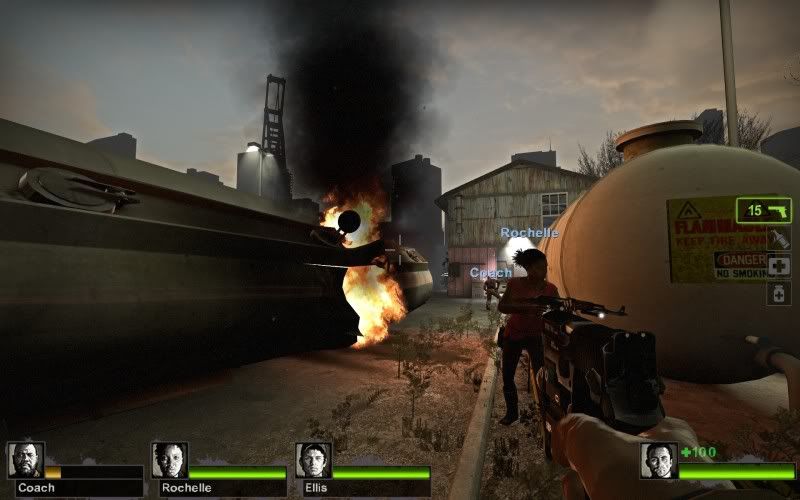Click your own survivor portrait
The image size is (800, 500).
658,461
